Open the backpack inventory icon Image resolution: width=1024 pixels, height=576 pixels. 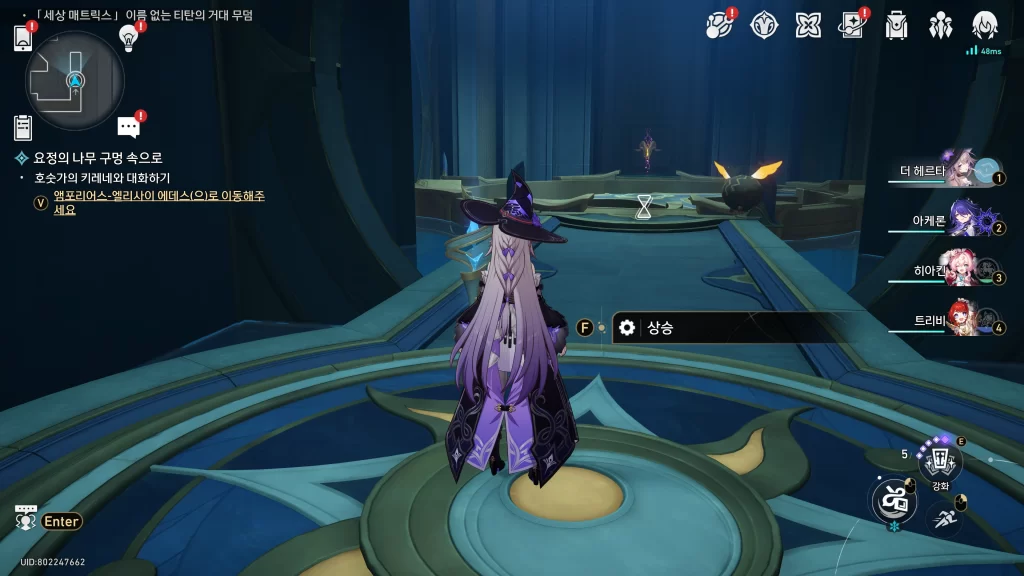[896, 25]
